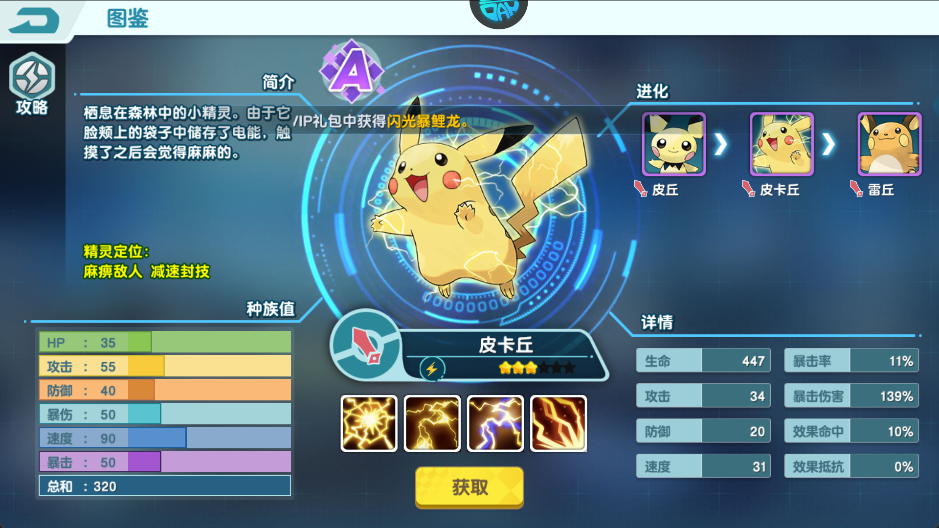Tap the yellow 获取 button
This screenshot has width=939, height=528.
(469, 487)
